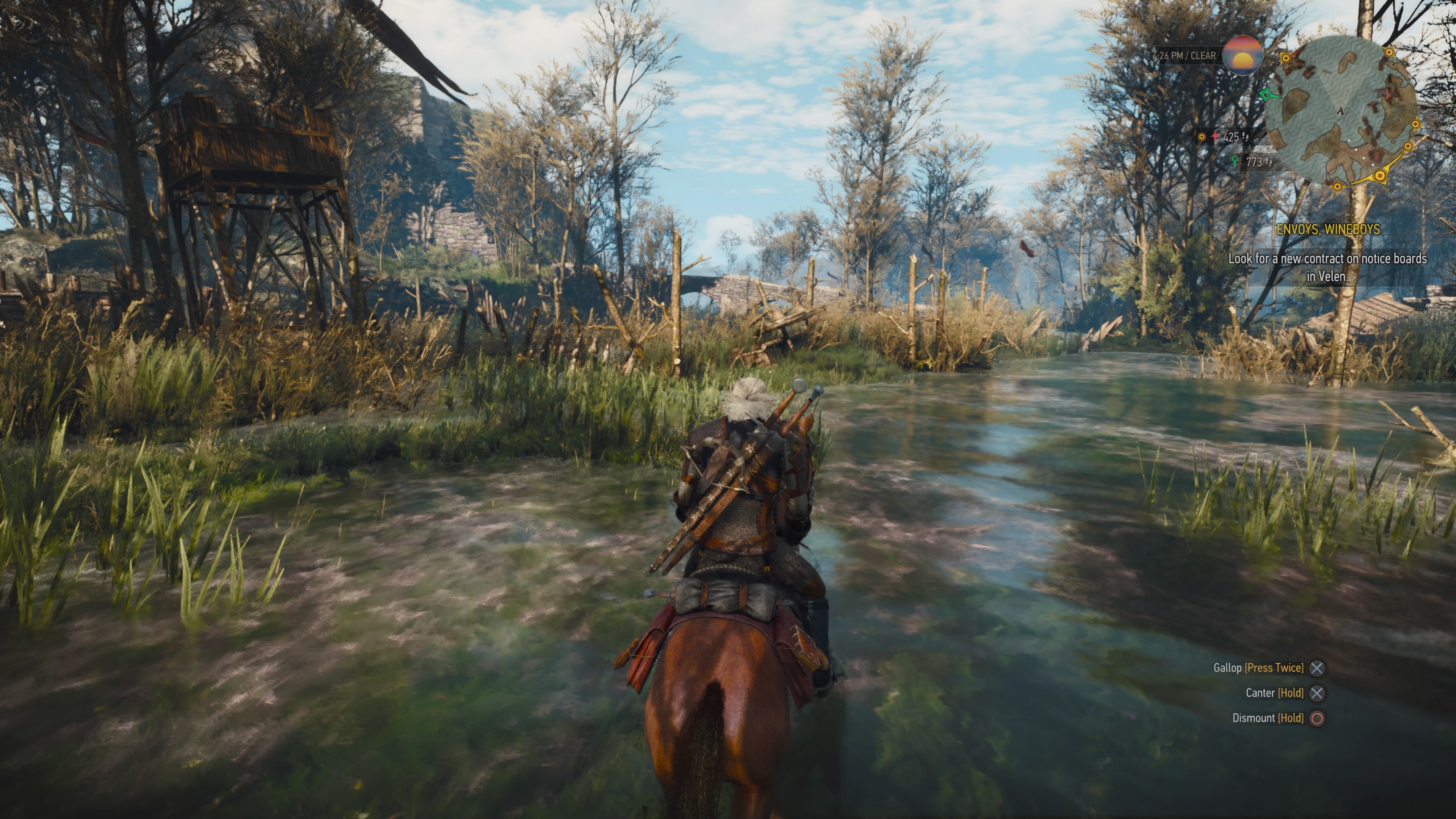
Task: Select the sun position indicator icon
Action: click(1243, 56)
